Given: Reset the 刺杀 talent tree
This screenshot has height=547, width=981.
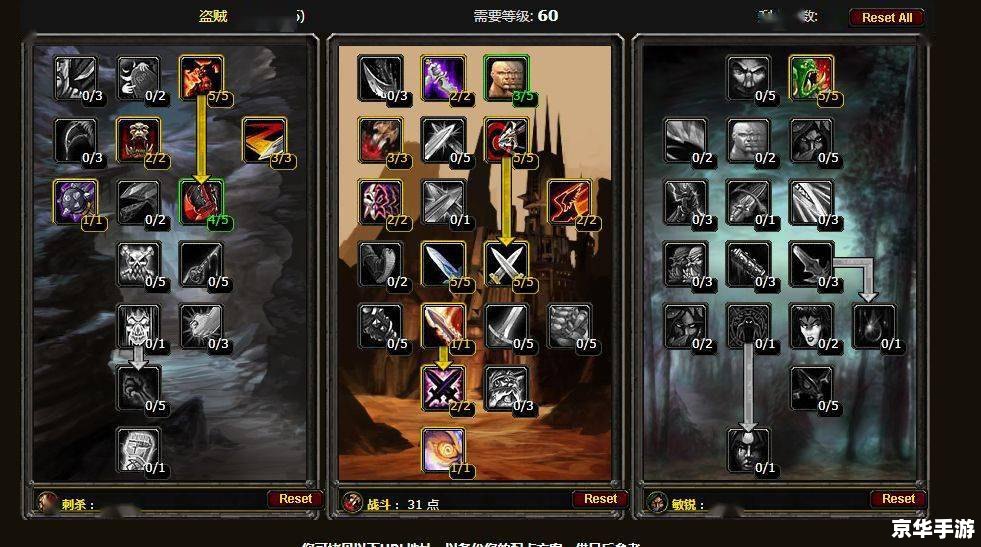Looking at the screenshot, I should tap(295, 498).
